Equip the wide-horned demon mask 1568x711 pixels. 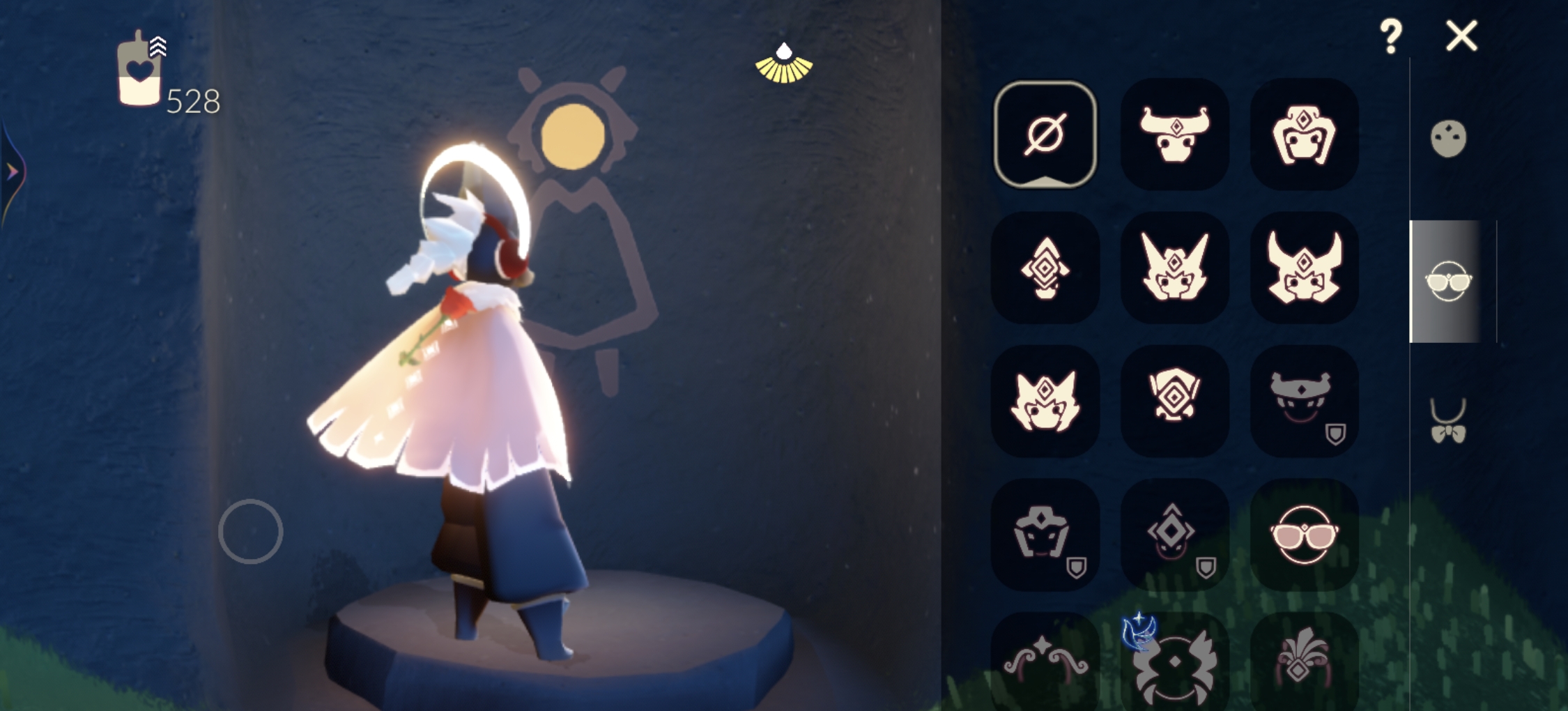(x=1304, y=268)
